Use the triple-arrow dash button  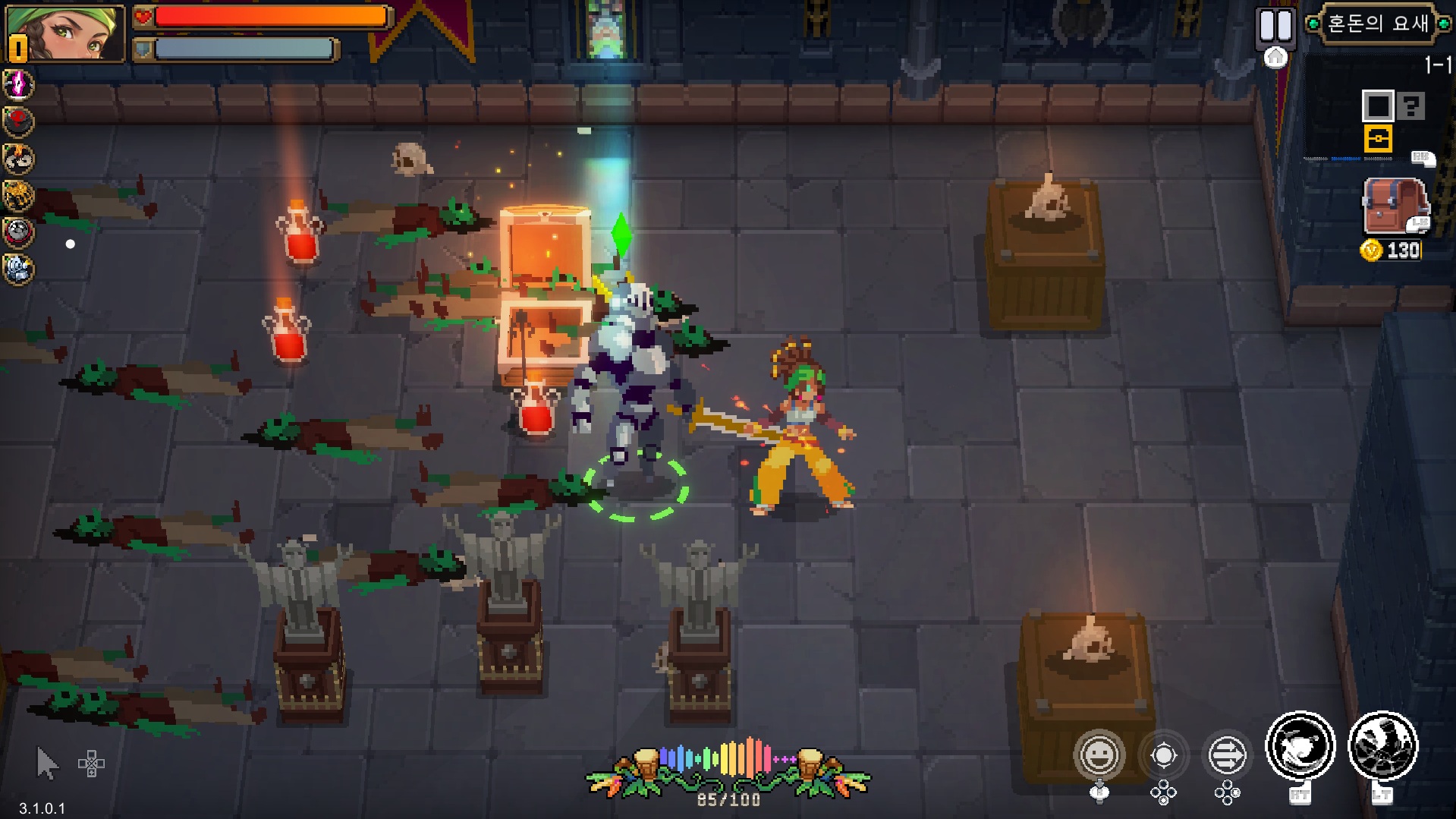pos(1227,755)
